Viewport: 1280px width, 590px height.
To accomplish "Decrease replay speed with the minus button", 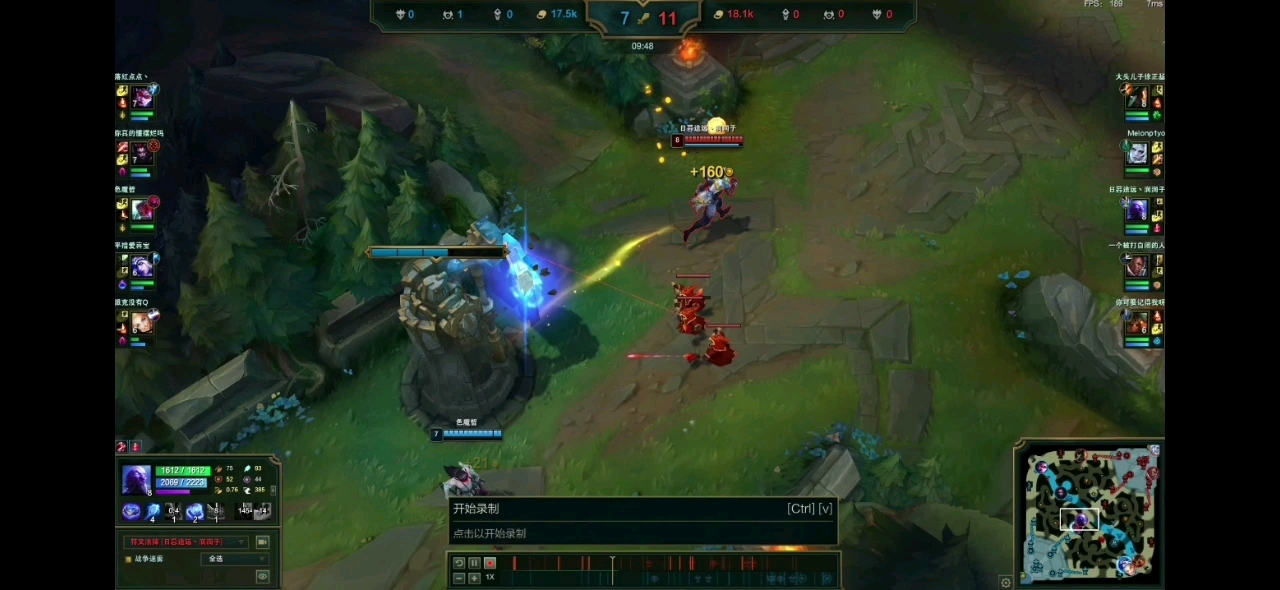I will tap(459, 578).
